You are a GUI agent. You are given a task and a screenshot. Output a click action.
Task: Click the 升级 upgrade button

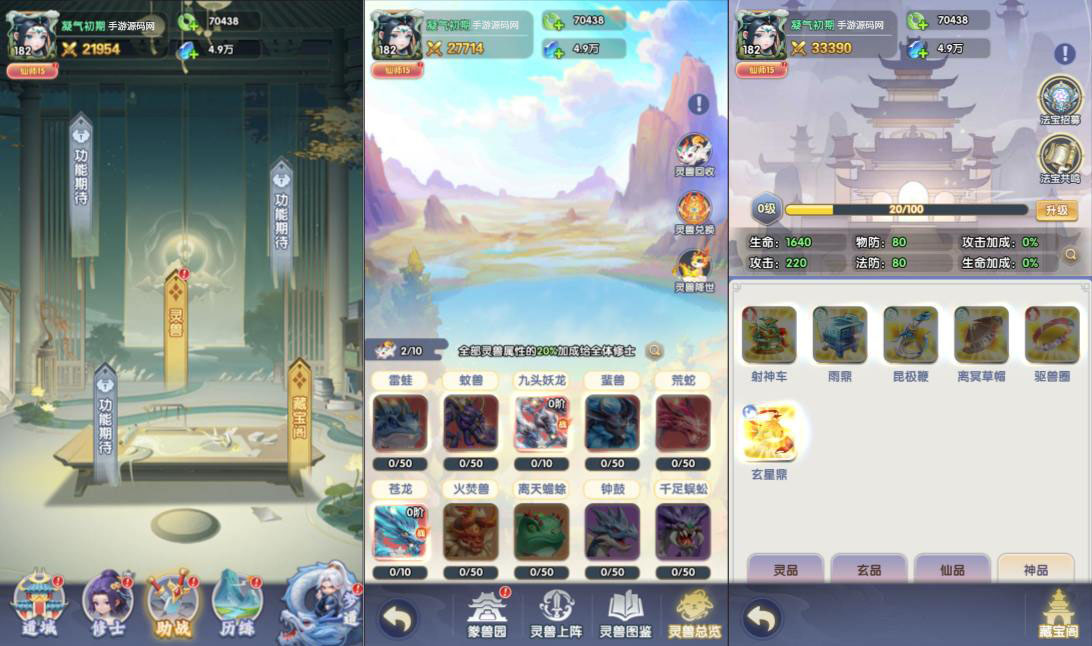click(x=1056, y=210)
